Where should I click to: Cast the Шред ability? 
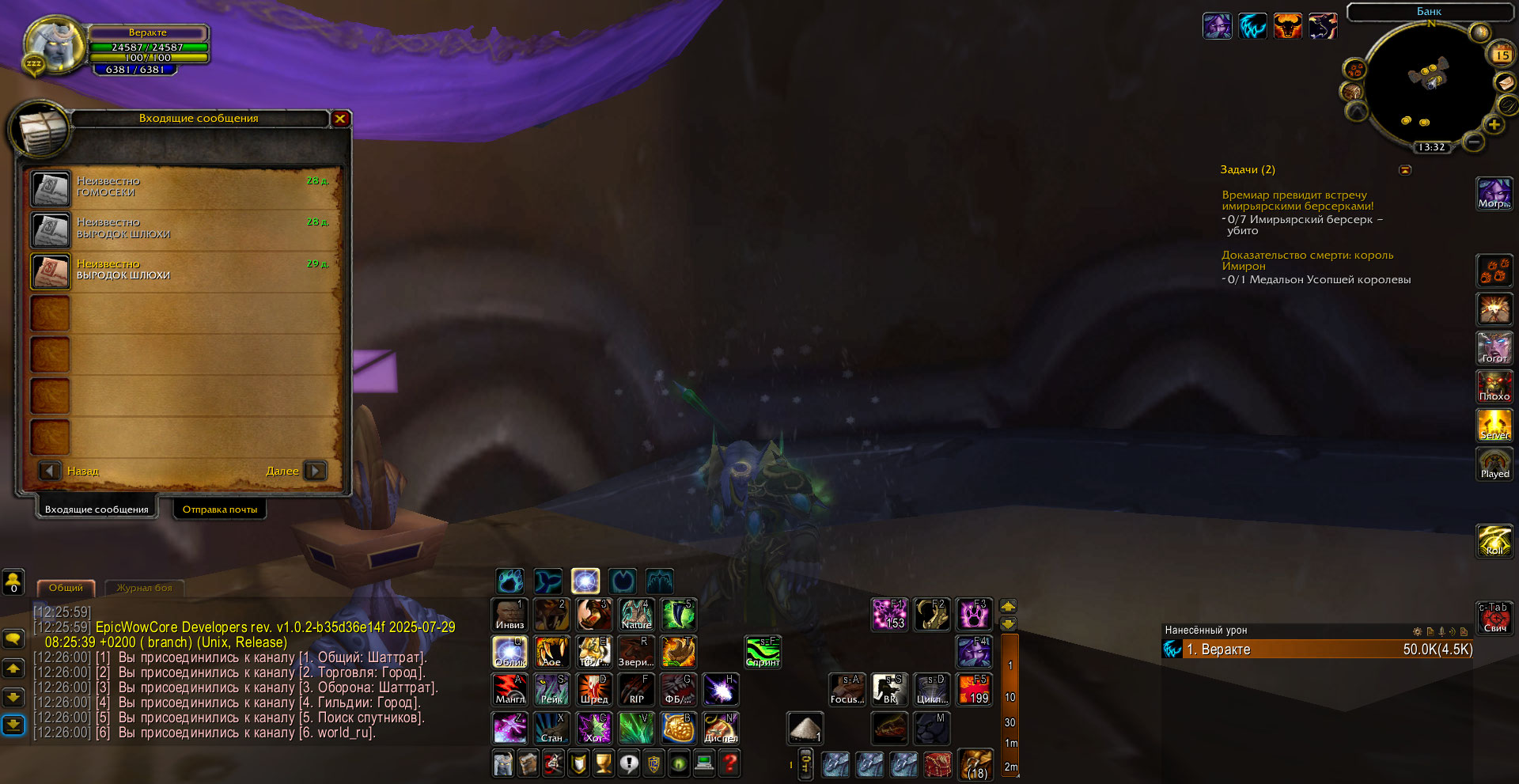594,689
